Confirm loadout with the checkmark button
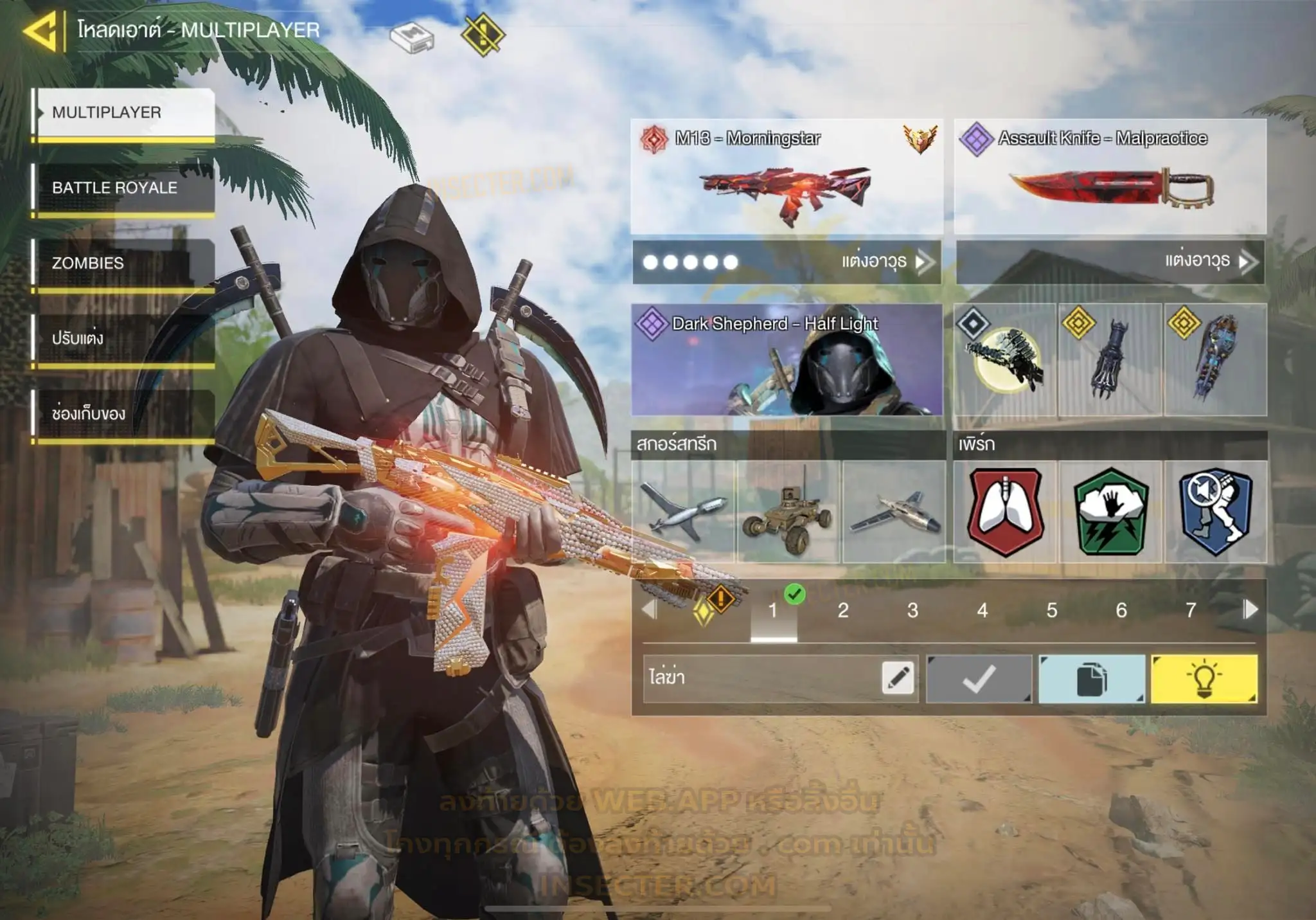The height and width of the screenshot is (920, 1316). tap(979, 679)
